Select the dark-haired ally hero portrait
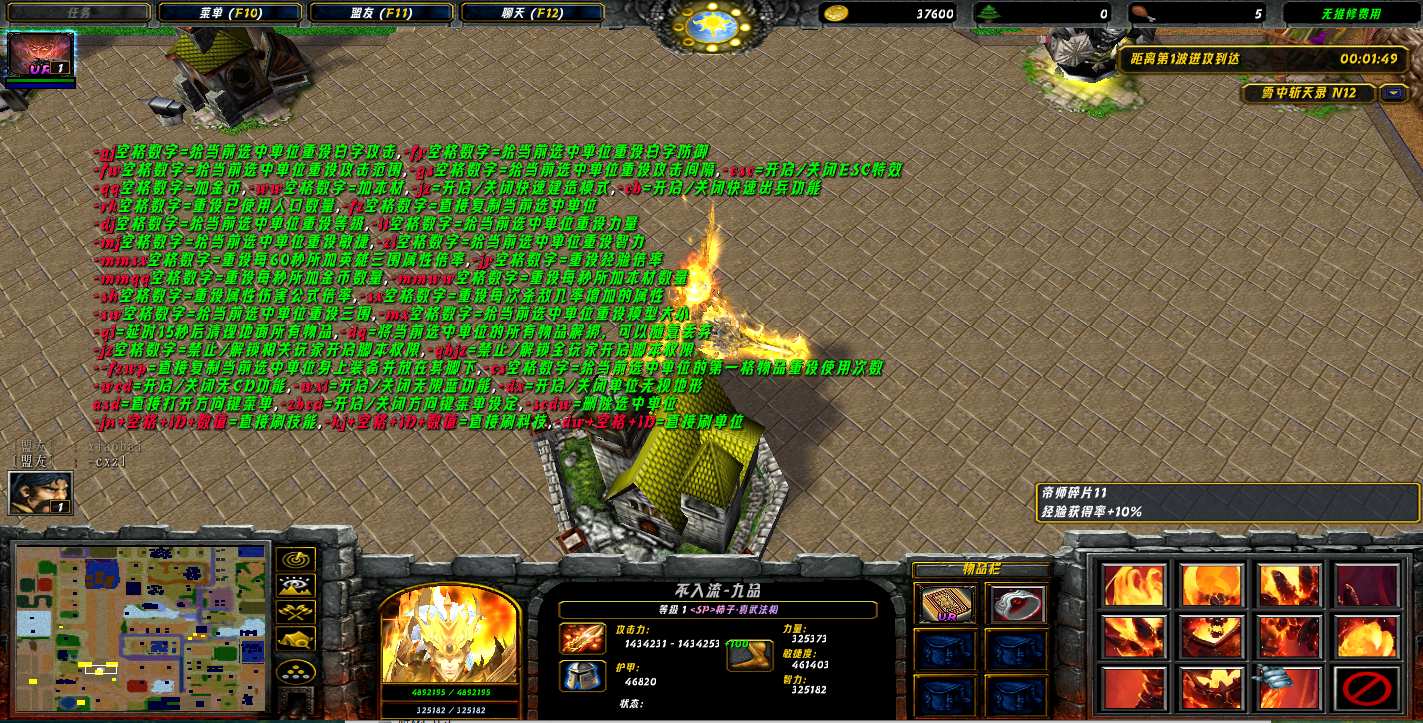1423x723 pixels. (x=40, y=493)
